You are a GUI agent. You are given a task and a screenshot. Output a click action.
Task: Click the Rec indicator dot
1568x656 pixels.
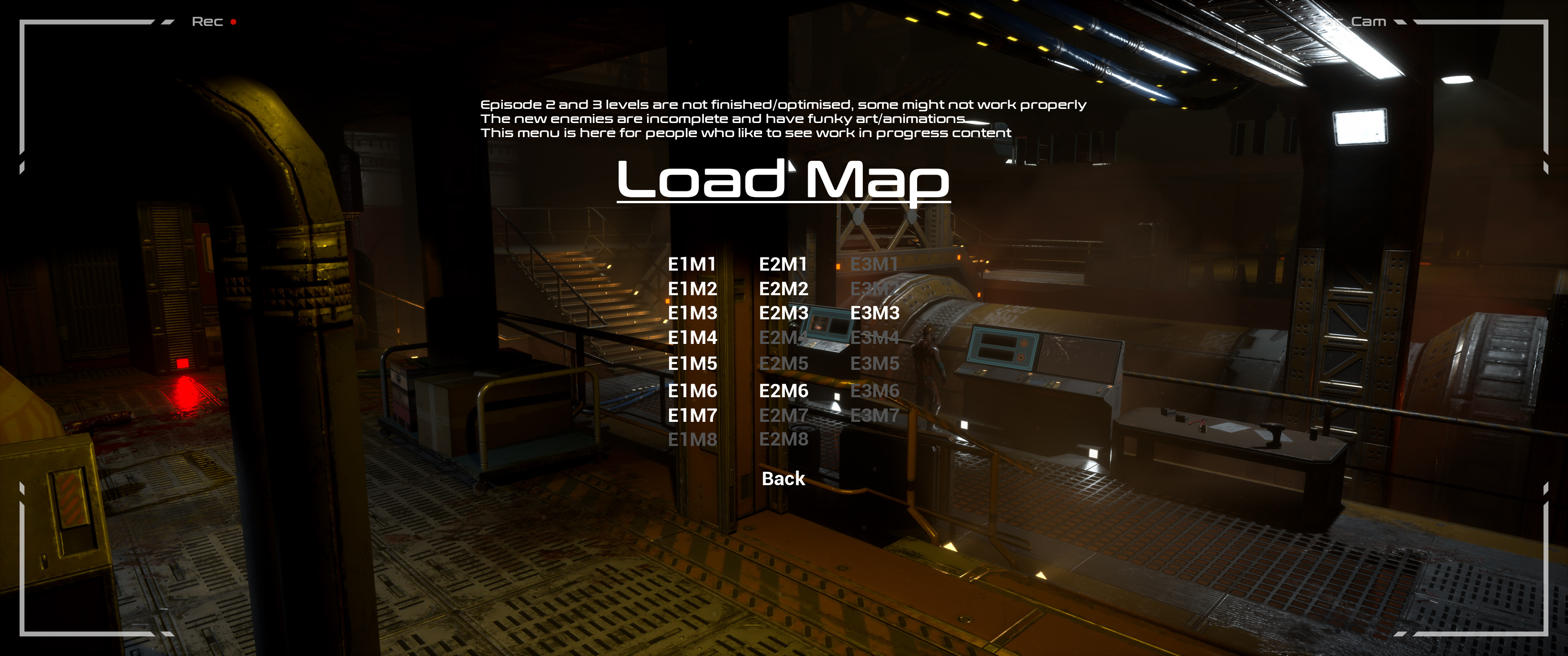(234, 23)
